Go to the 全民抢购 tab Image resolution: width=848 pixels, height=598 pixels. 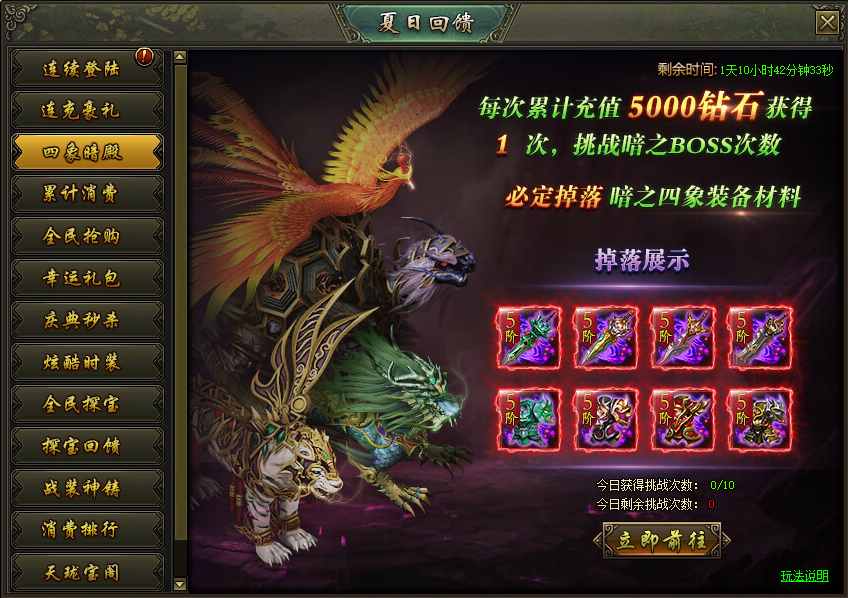86,236
